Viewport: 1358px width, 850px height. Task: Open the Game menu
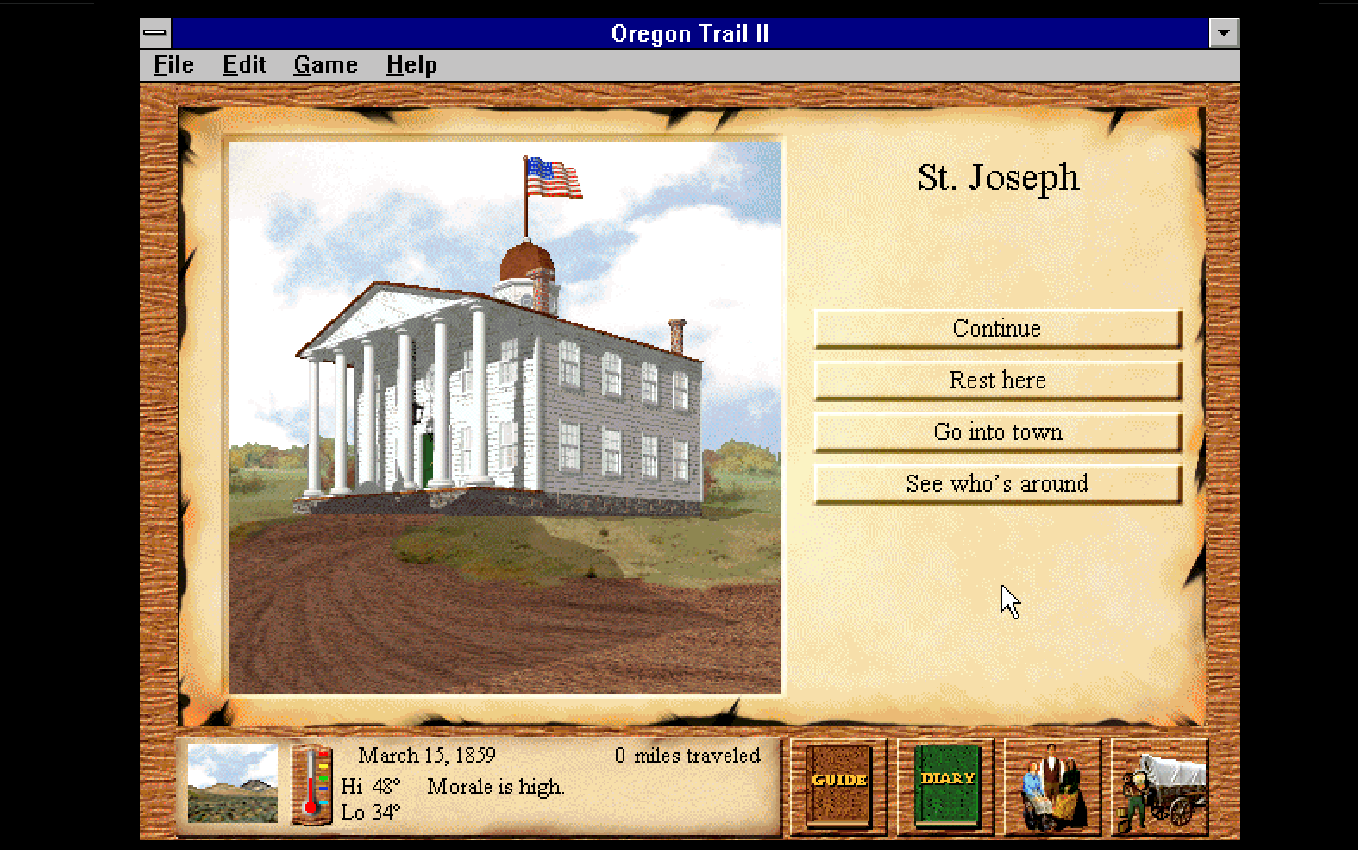tap(324, 65)
